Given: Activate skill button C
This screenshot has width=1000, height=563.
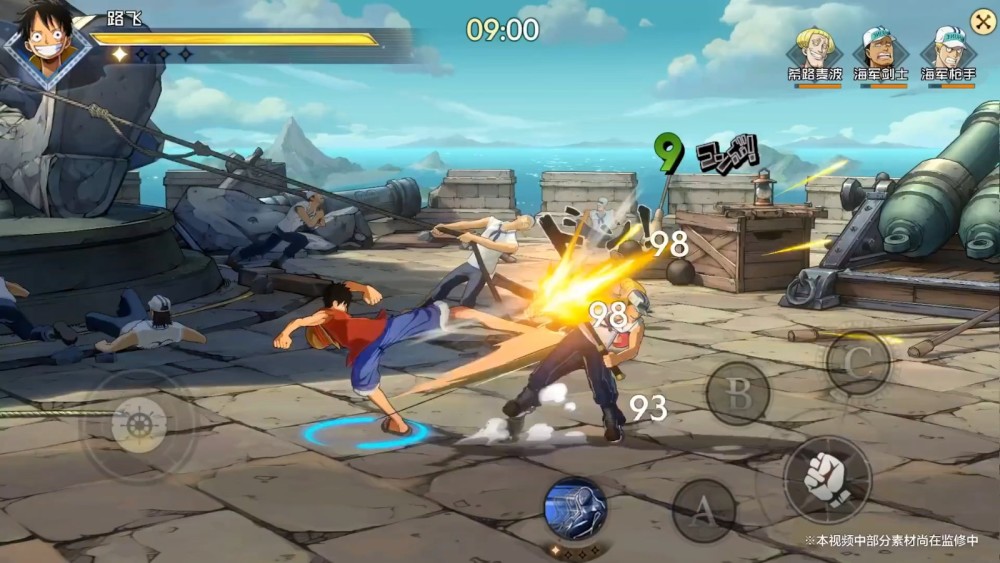Looking at the screenshot, I should (x=858, y=363).
